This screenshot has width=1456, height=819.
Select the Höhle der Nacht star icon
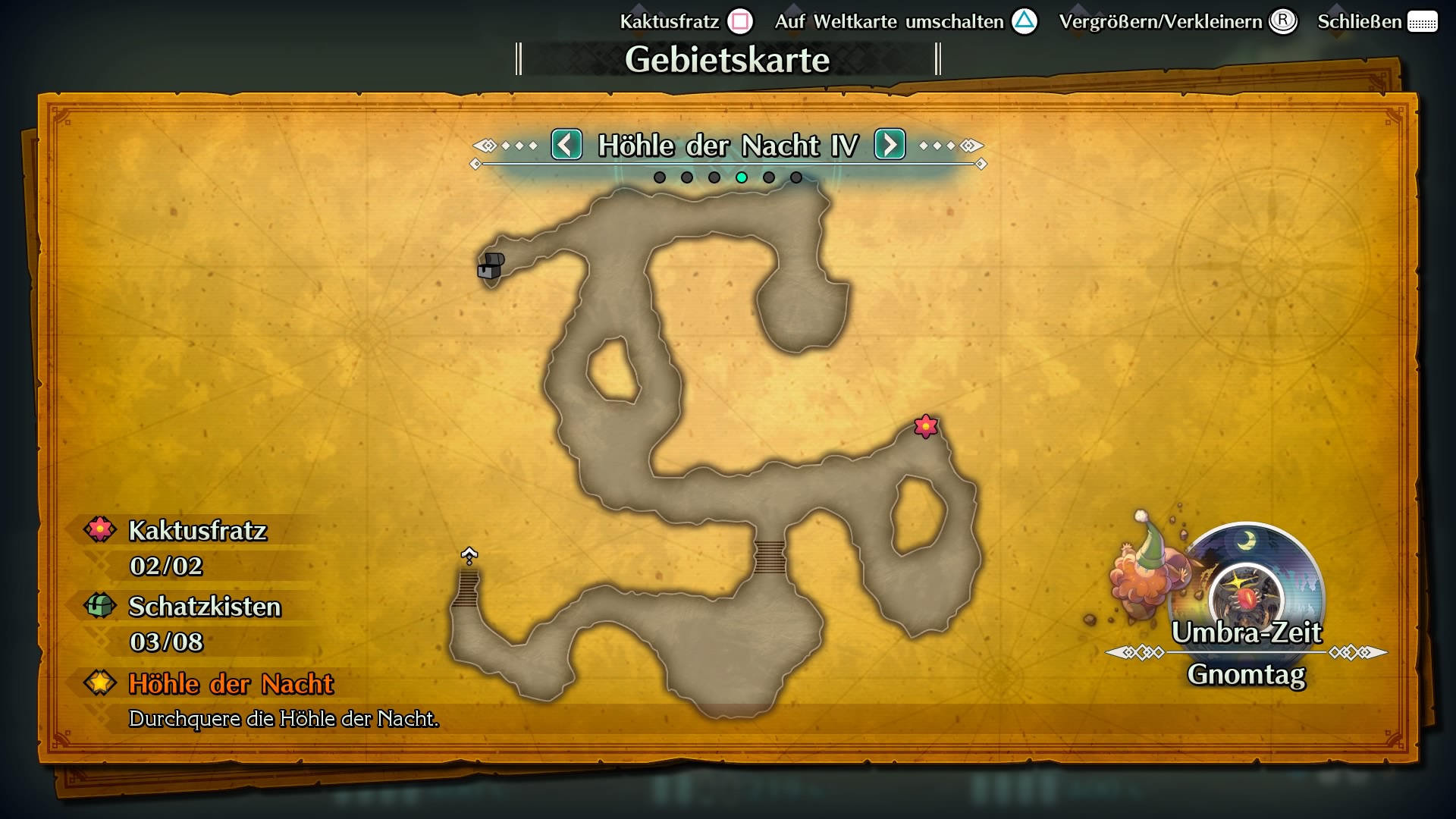(99, 682)
